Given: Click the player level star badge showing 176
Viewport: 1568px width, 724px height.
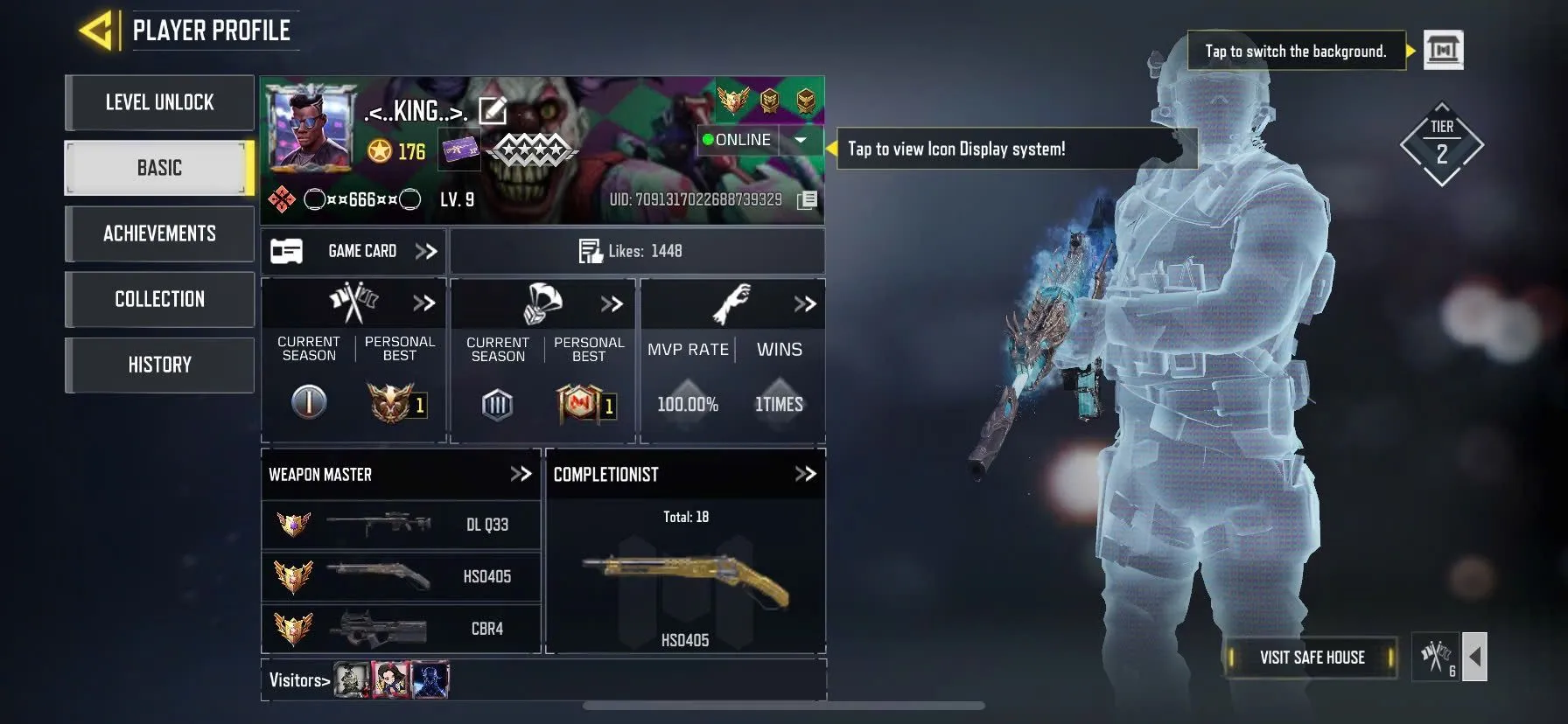Looking at the screenshot, I should pyautogui.click(x=378, y=149).
